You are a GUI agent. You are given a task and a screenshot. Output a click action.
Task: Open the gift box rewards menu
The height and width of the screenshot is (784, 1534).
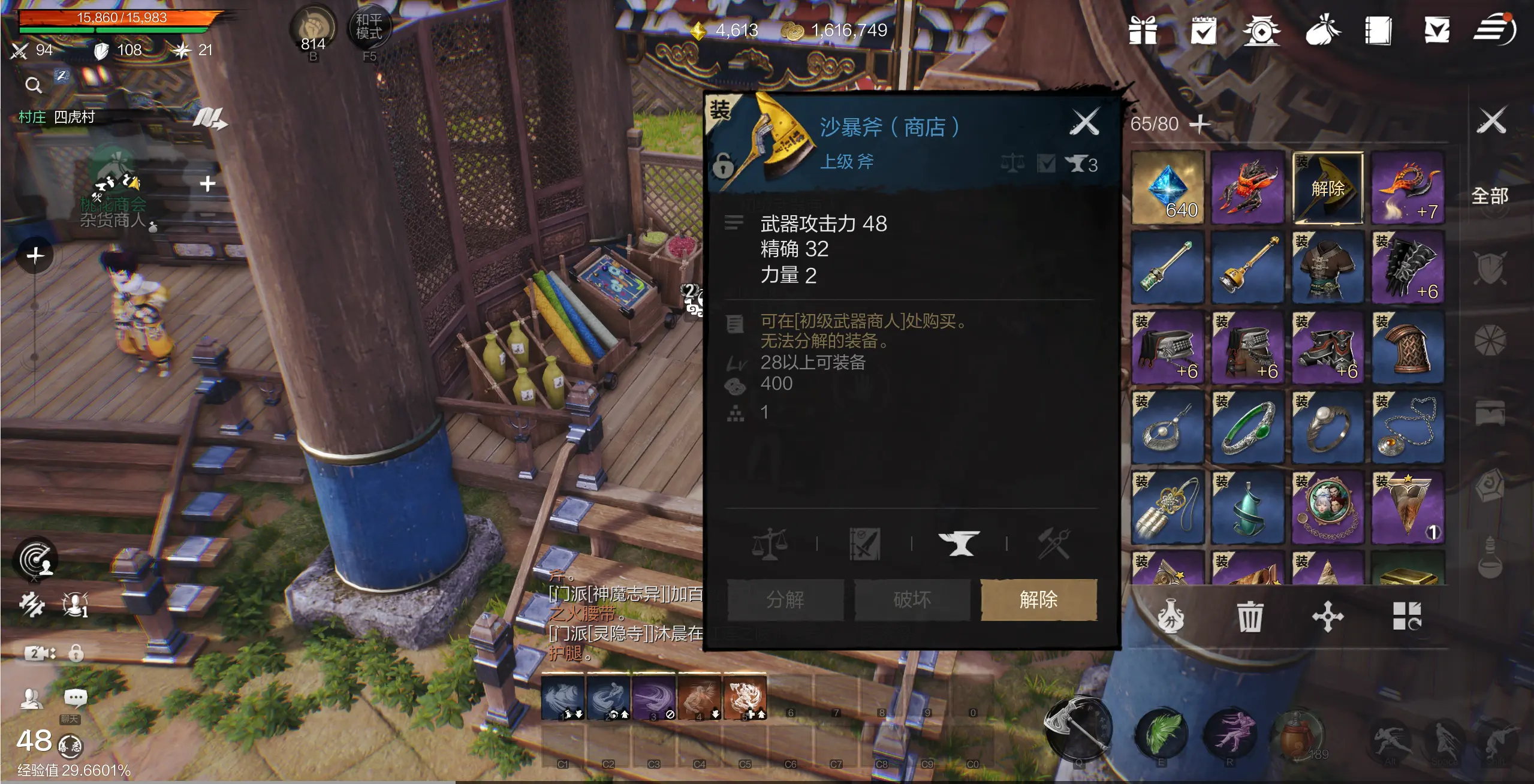pyautogui.click(x=1143, y=30)
